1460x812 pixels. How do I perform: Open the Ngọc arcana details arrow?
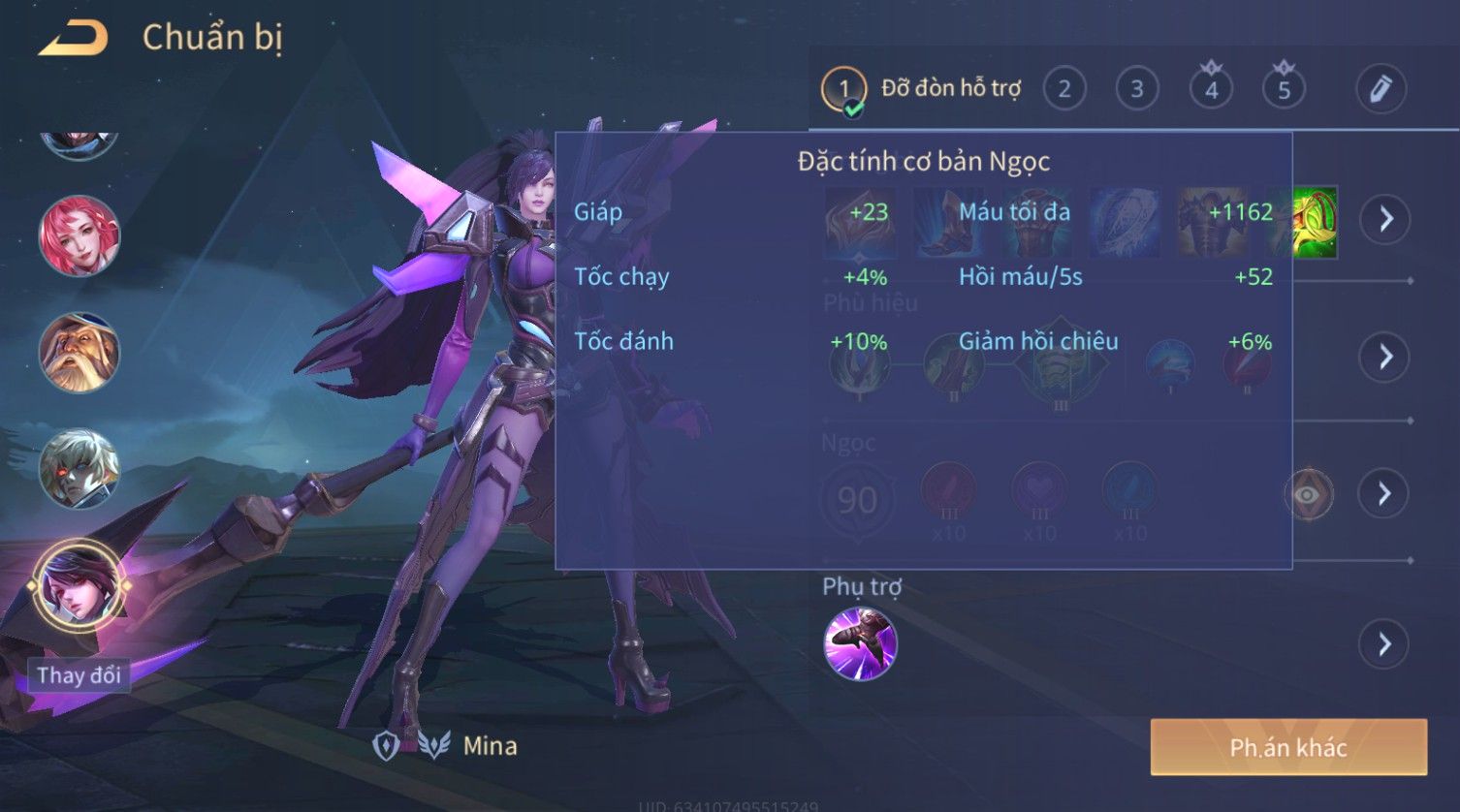[x=1385, y=494]
